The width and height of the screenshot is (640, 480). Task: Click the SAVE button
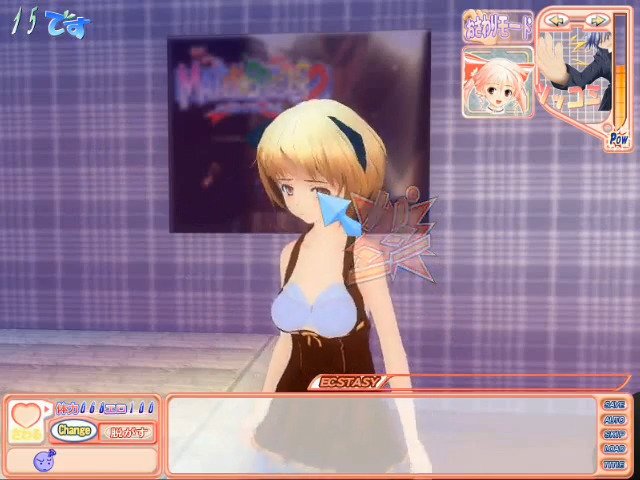tap(613, 405)
